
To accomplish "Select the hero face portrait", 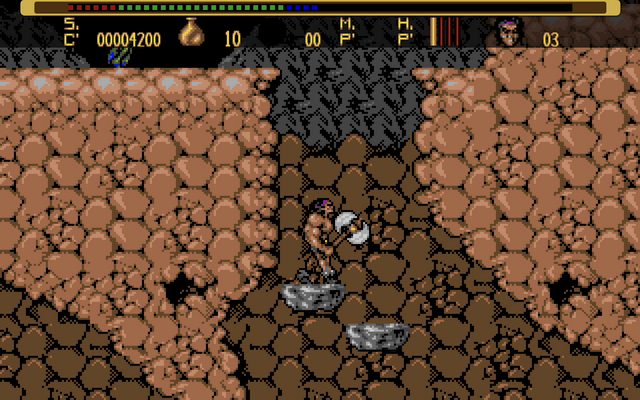I will click(508, 34).
